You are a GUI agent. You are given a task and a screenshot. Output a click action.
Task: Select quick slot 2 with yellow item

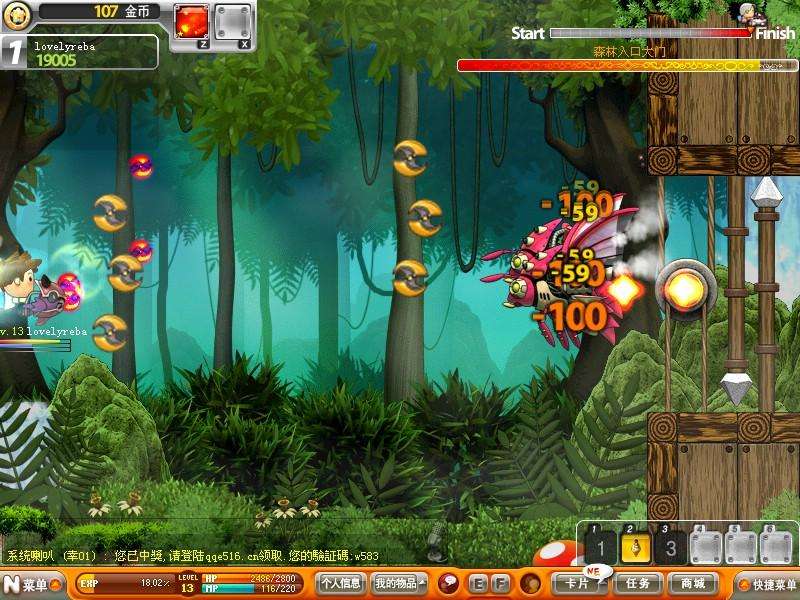[x=635, y=546]
